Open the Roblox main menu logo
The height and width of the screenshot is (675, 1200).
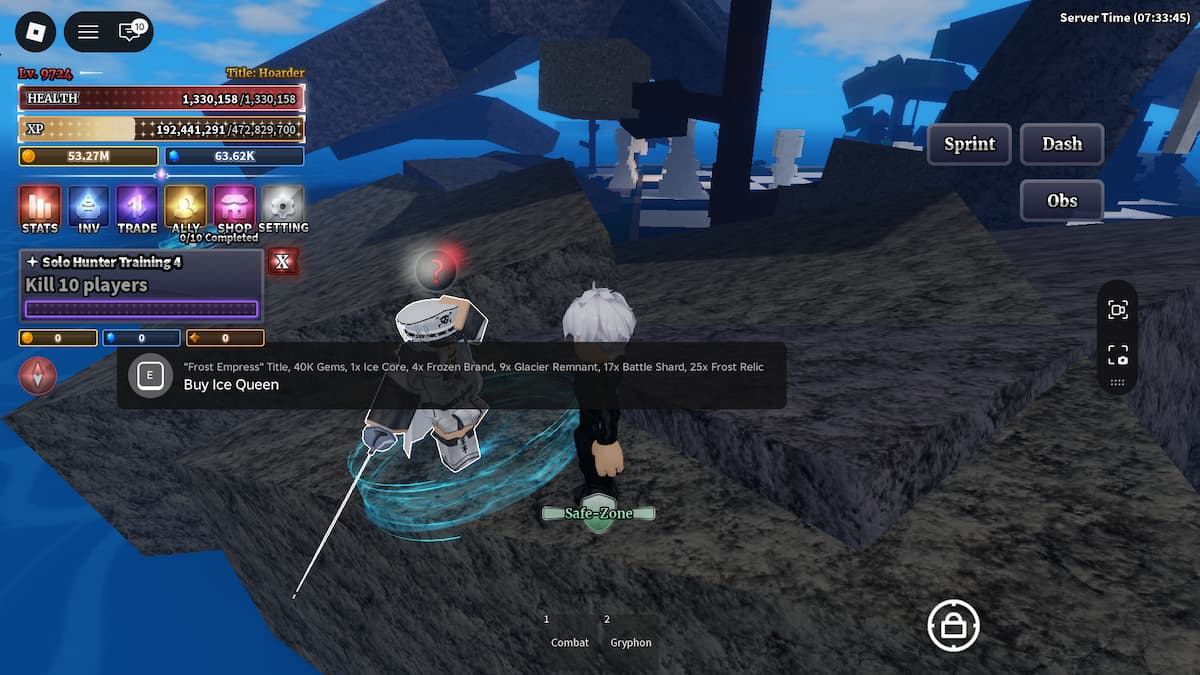(36, 33)
